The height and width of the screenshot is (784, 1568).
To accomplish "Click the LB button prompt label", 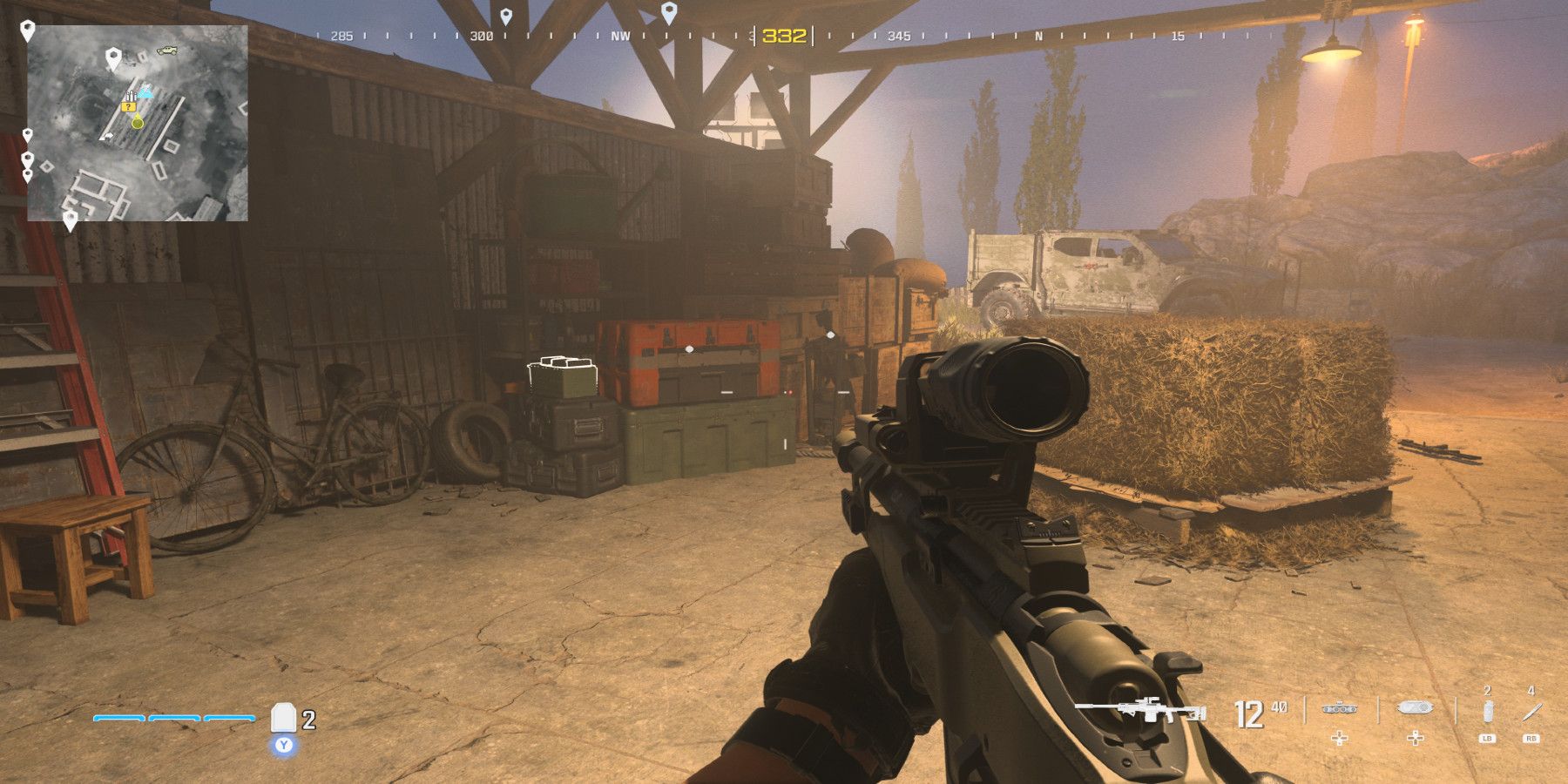I will pyautogui.click(x=1488, y=738).
